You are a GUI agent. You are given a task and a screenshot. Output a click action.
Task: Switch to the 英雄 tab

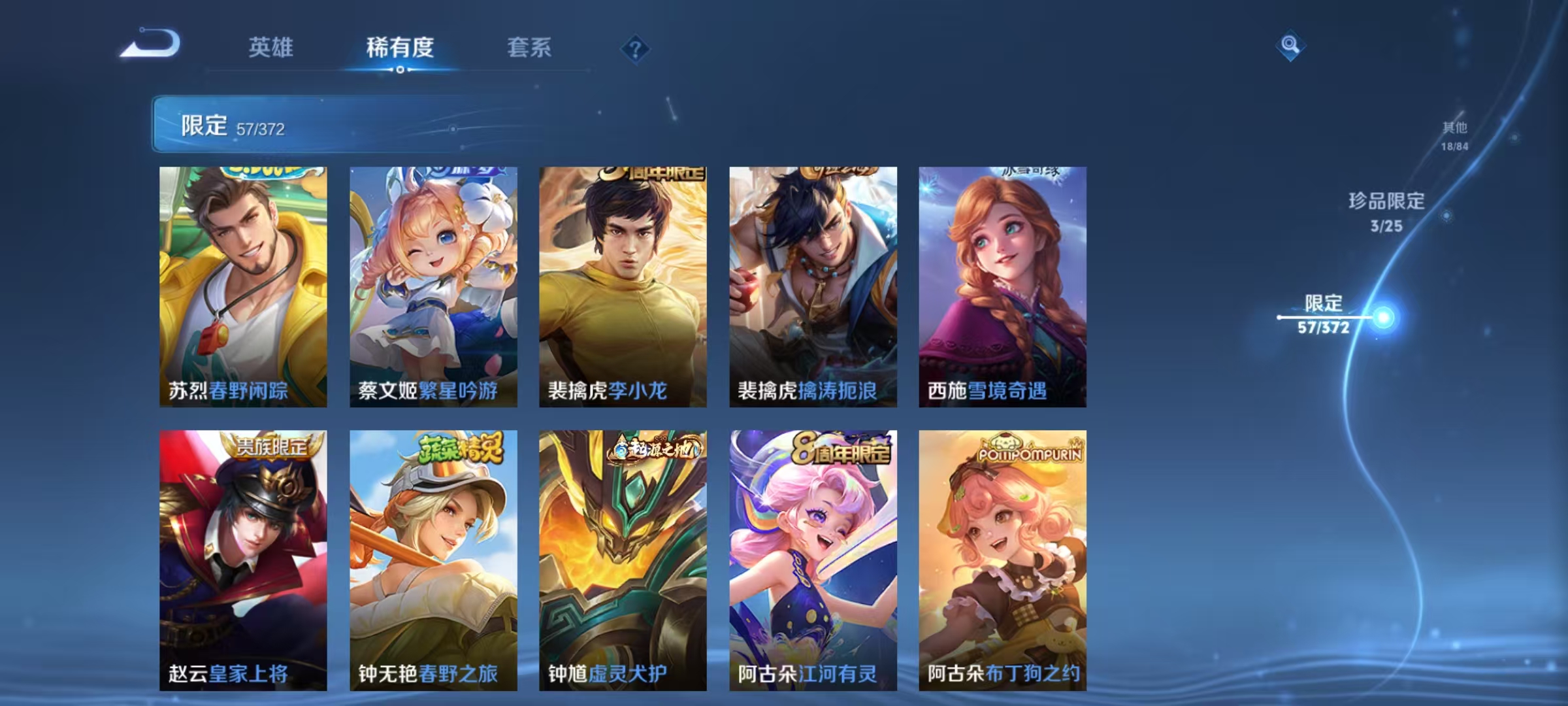272,48
